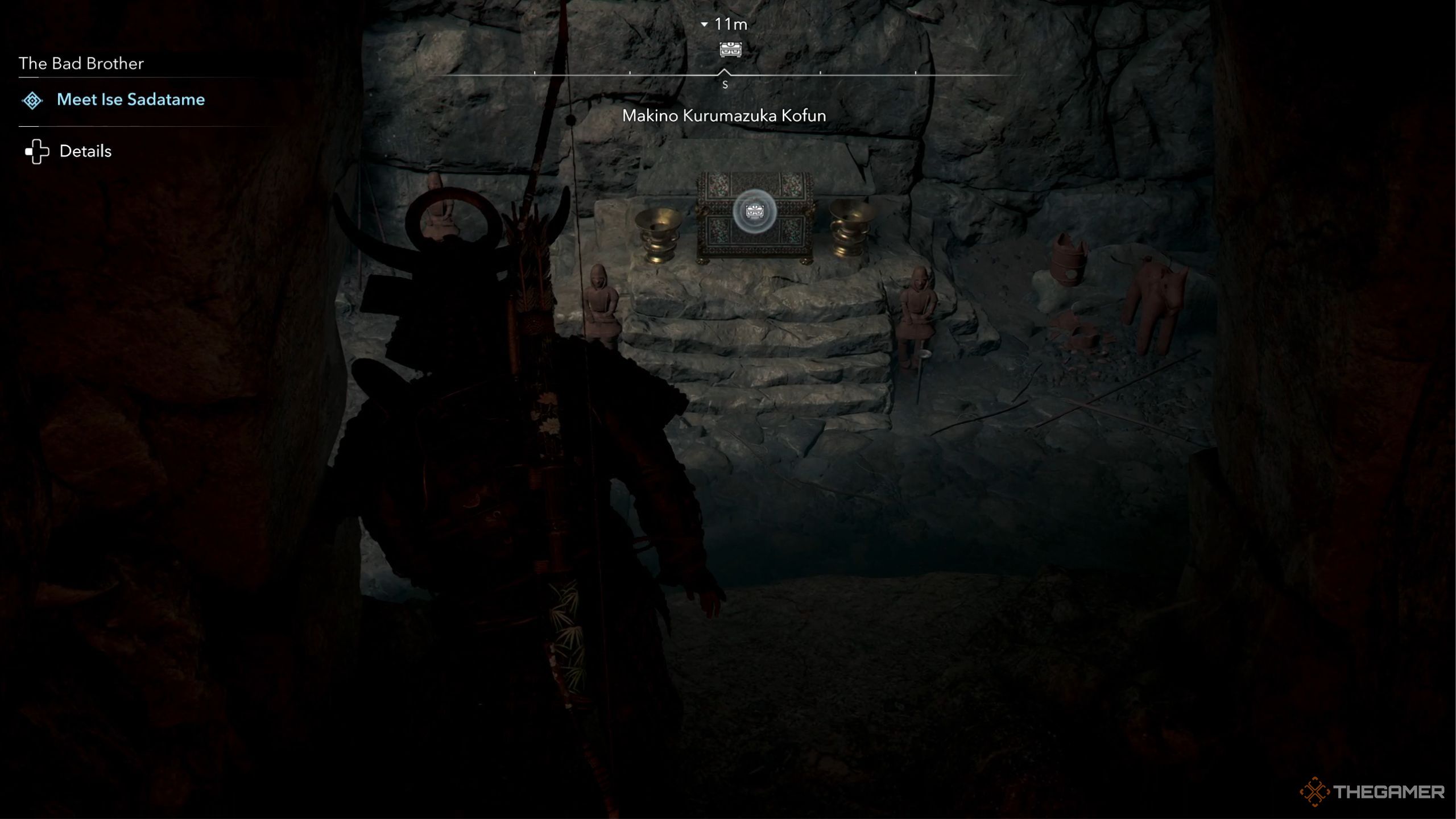Select the Meet Ise Sadatame objective
Viewport: 1456px width, 819px height.
tap(130, 100)
